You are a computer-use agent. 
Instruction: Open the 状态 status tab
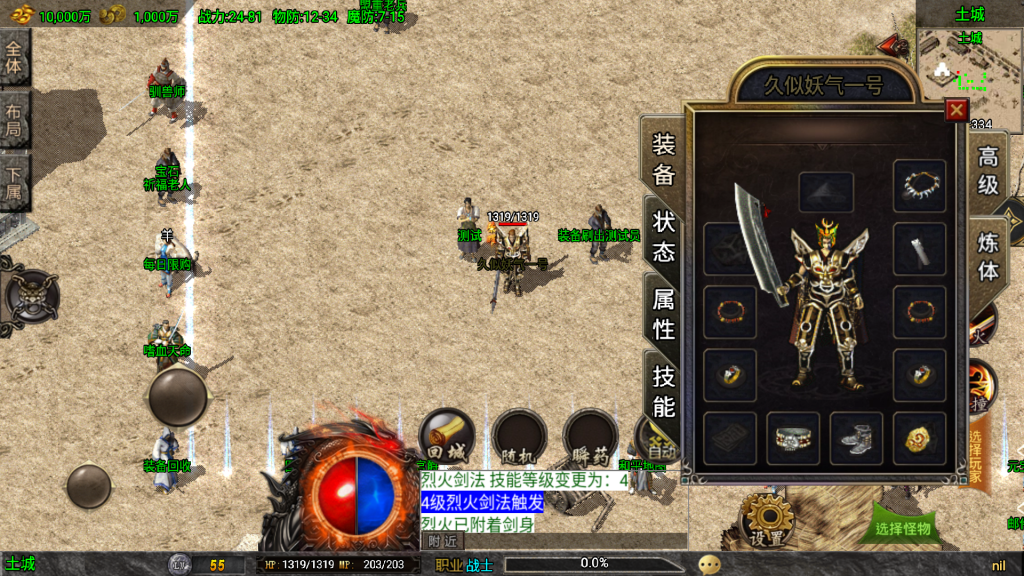[664, 236]
